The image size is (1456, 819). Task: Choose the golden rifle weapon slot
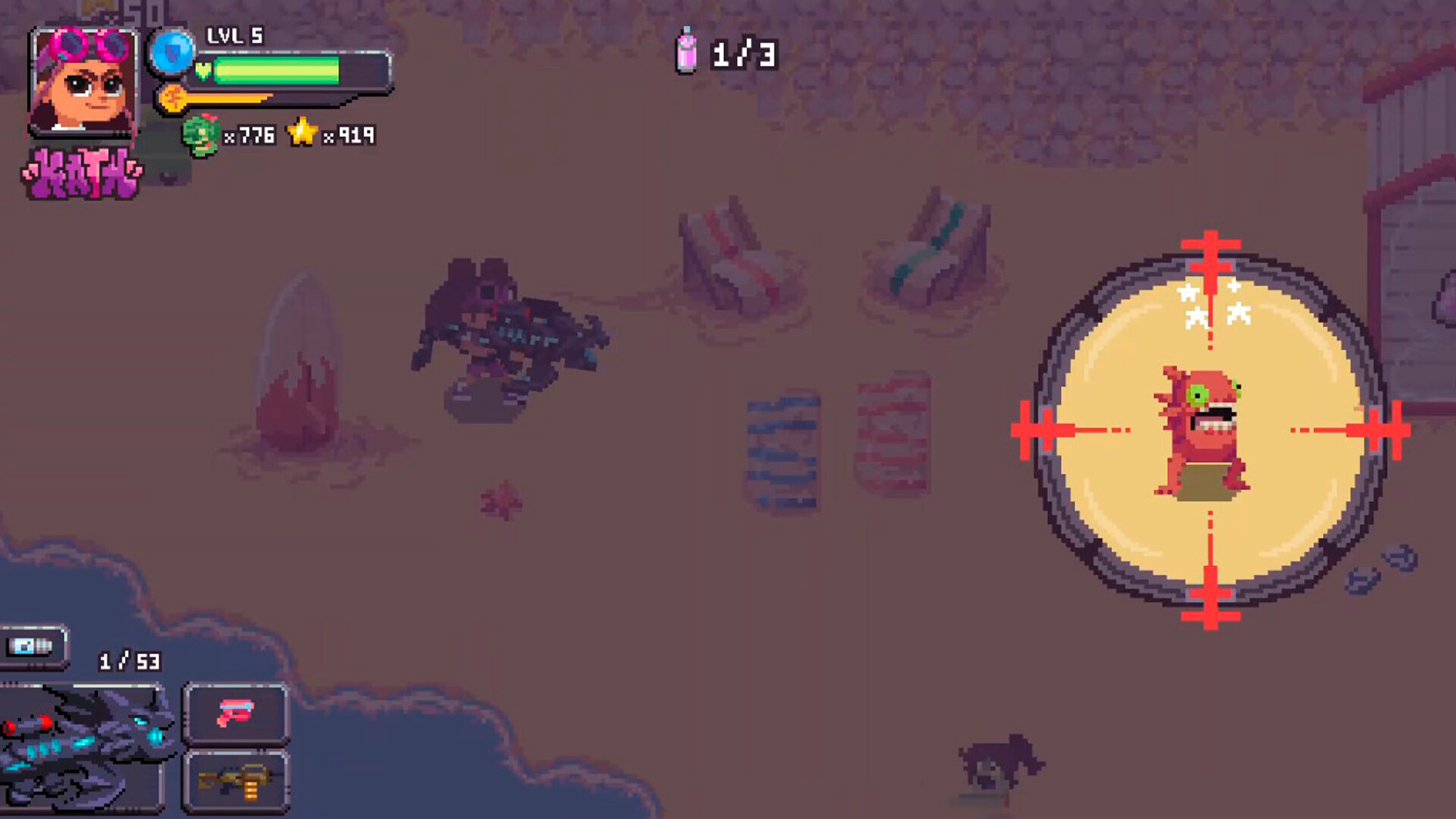point(236,781)
